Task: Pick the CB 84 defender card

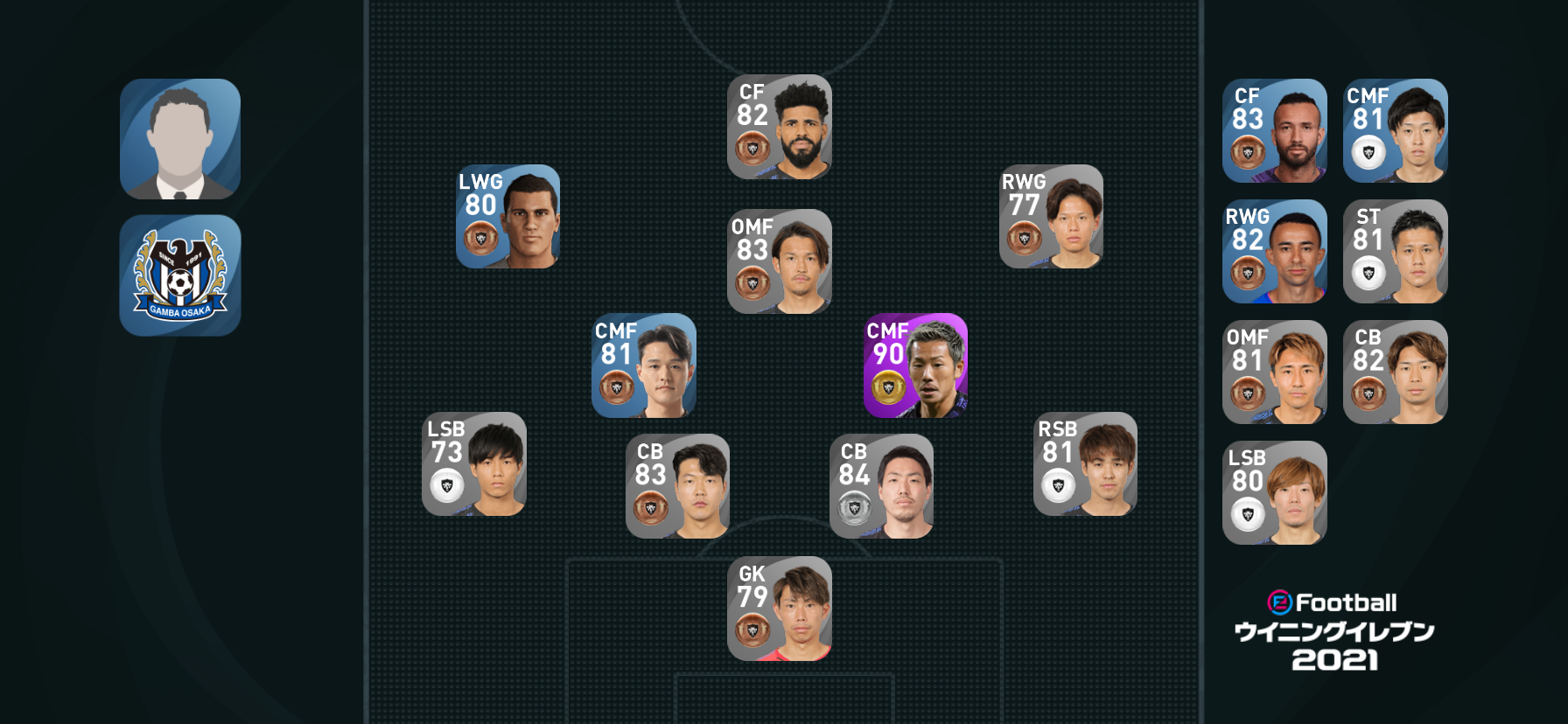Action: 881,485
